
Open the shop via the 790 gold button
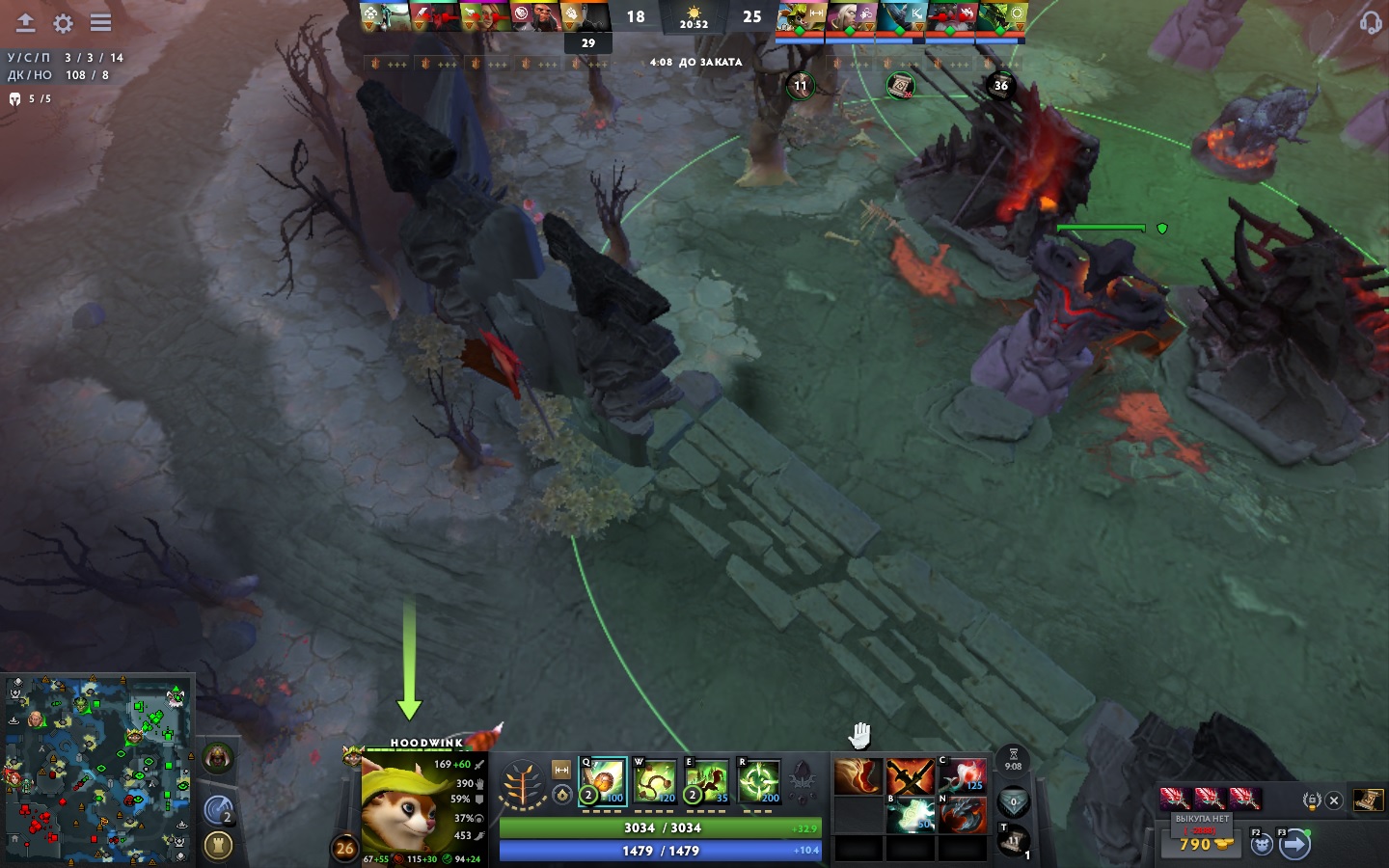point(1201,844)
